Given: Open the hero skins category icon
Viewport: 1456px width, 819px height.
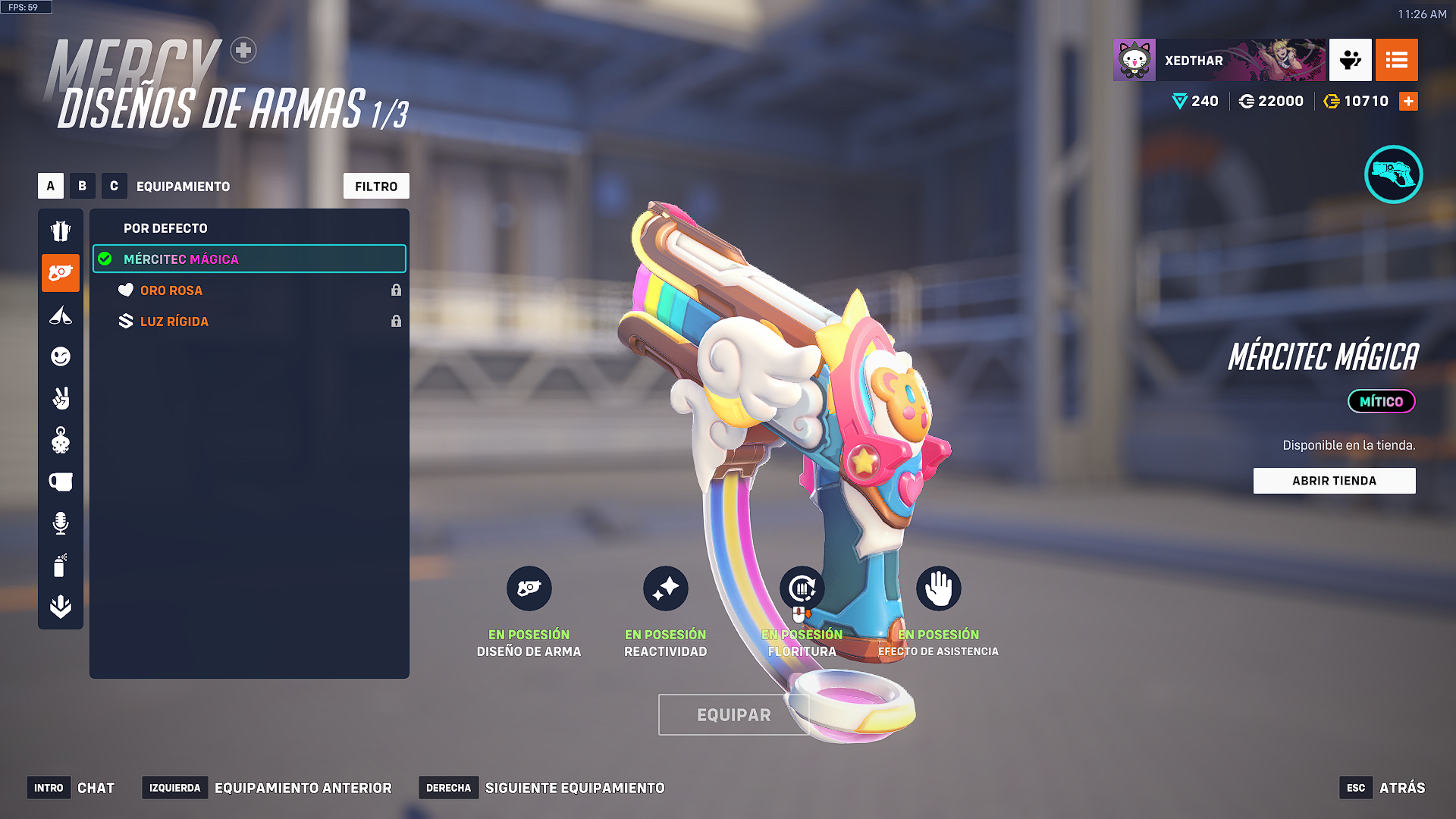Looking at the screenshot, I should coord(61,231).
